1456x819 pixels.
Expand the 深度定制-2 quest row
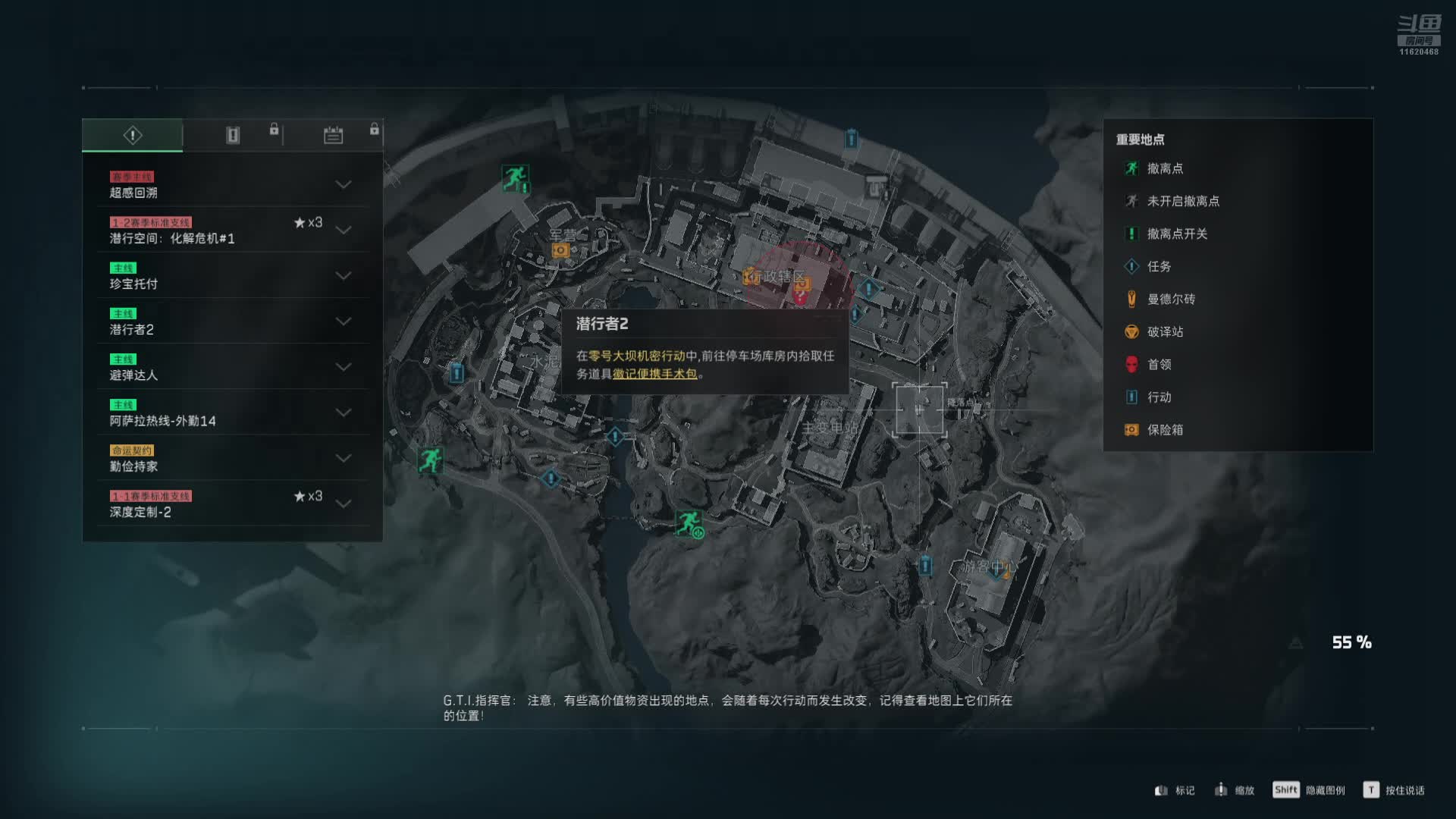[x=343, y=504]
